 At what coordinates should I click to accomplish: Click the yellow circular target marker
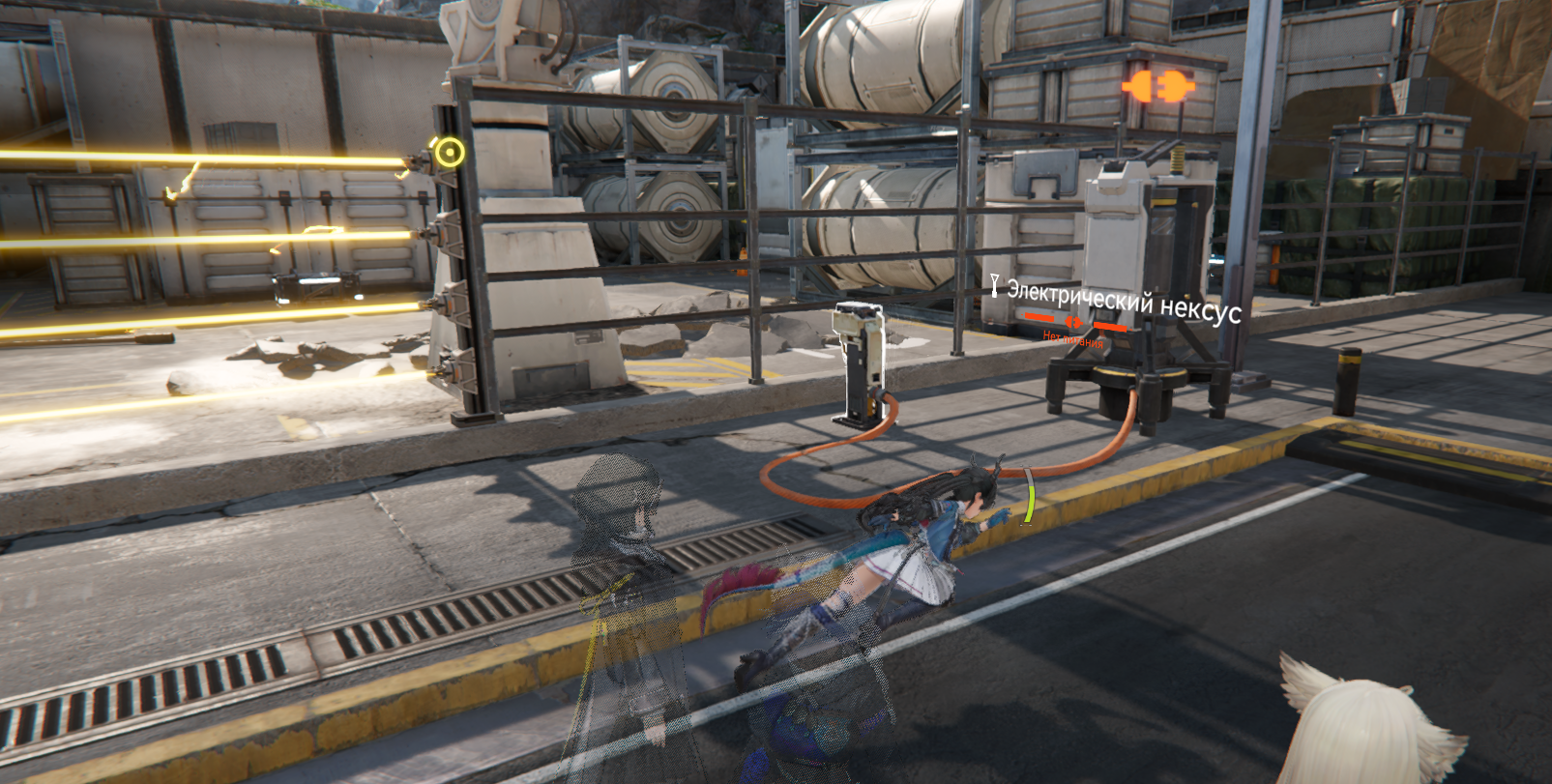pos(449,152)
